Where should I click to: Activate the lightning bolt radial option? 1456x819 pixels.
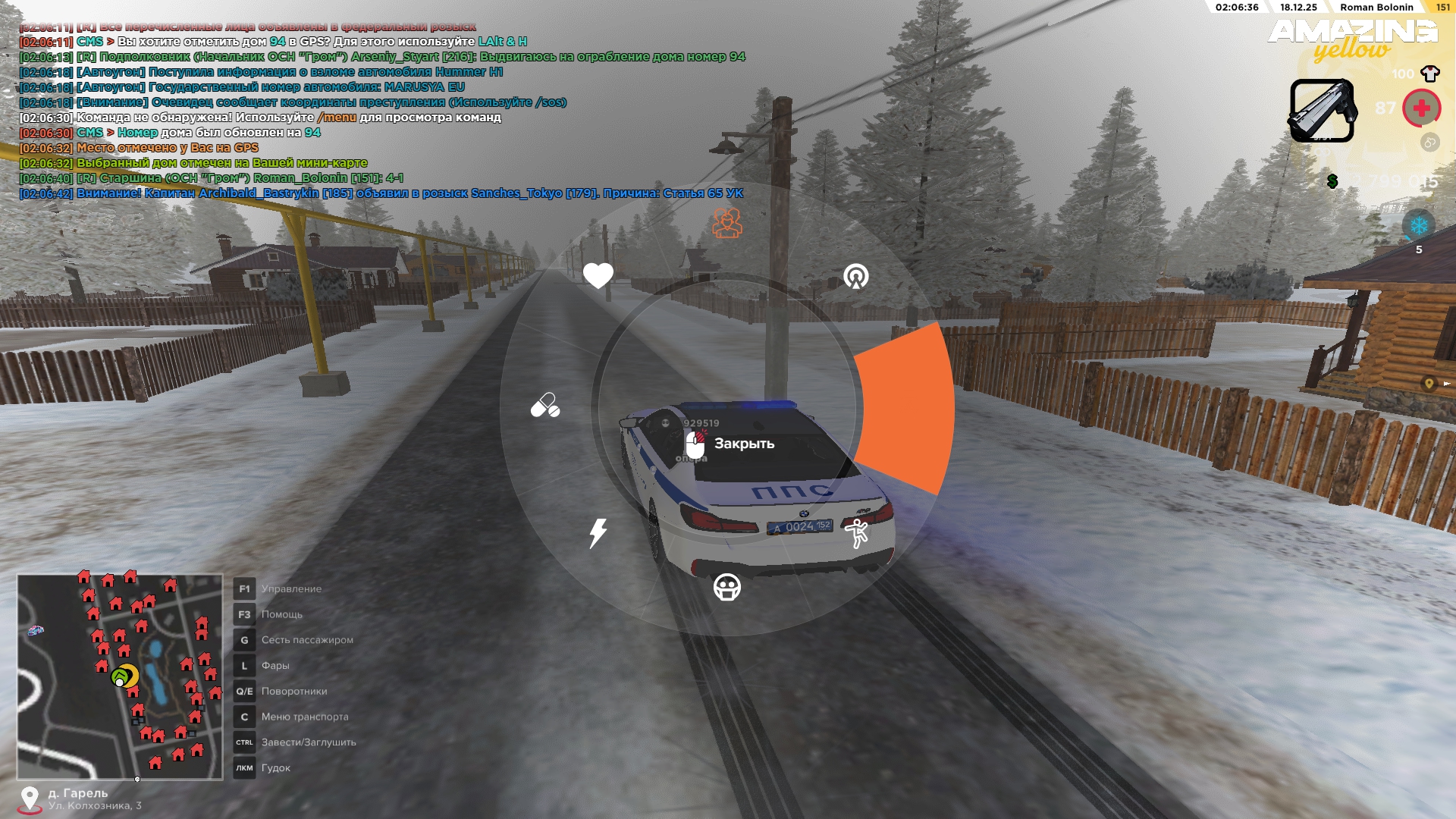(x=598, y=532)
